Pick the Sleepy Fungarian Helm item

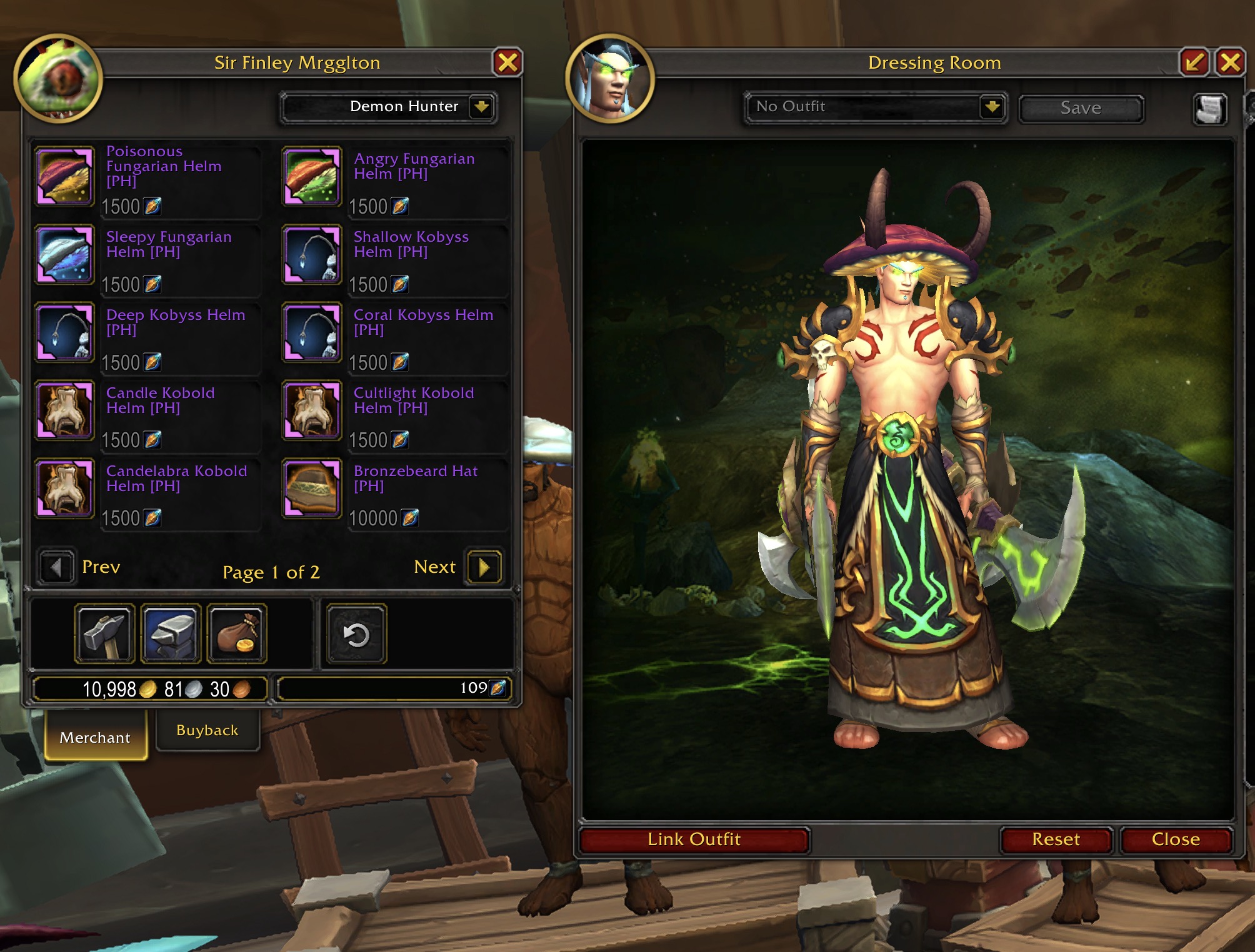click(65, 255)
